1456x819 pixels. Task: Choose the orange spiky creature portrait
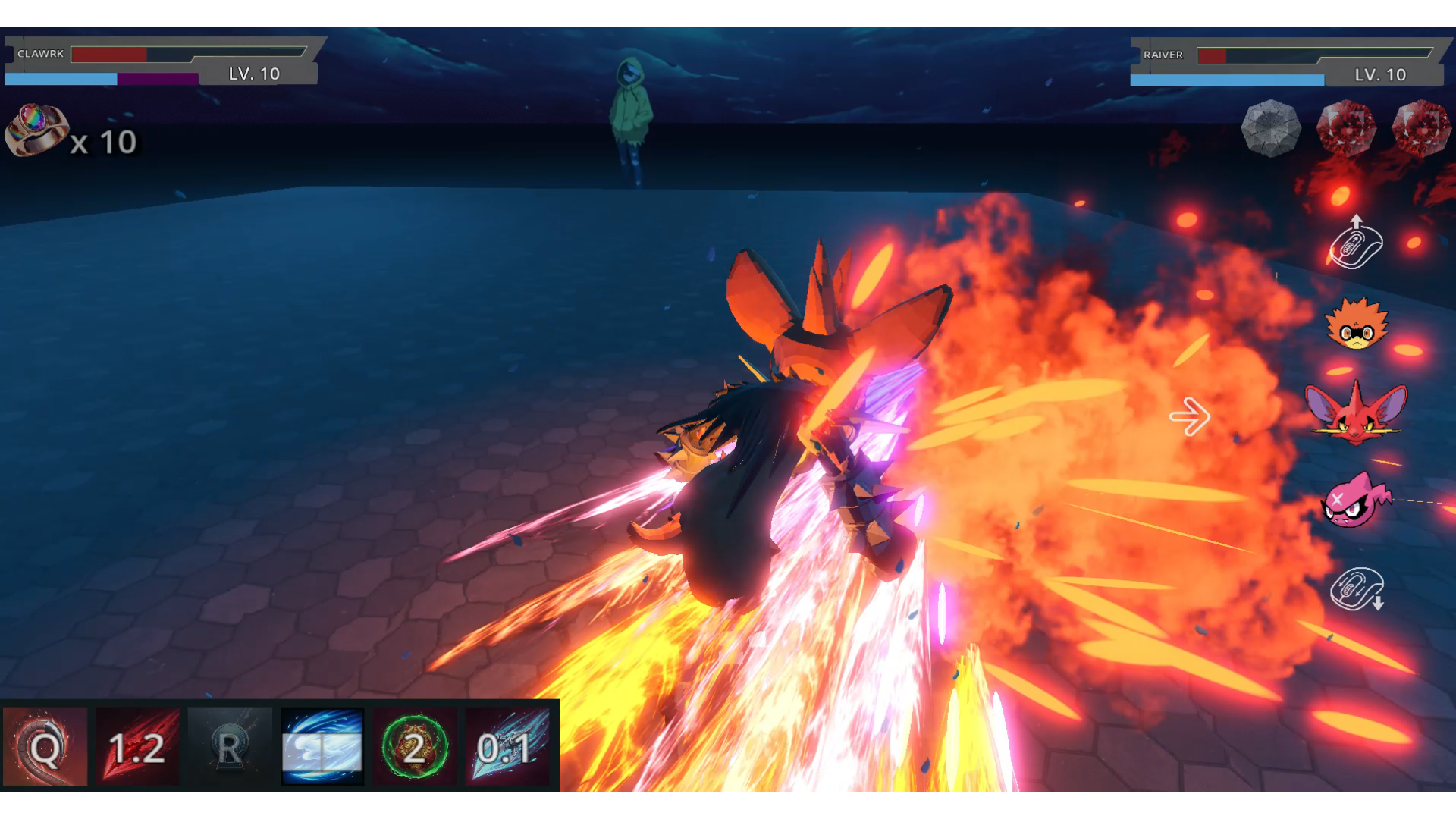[1357, 325]
